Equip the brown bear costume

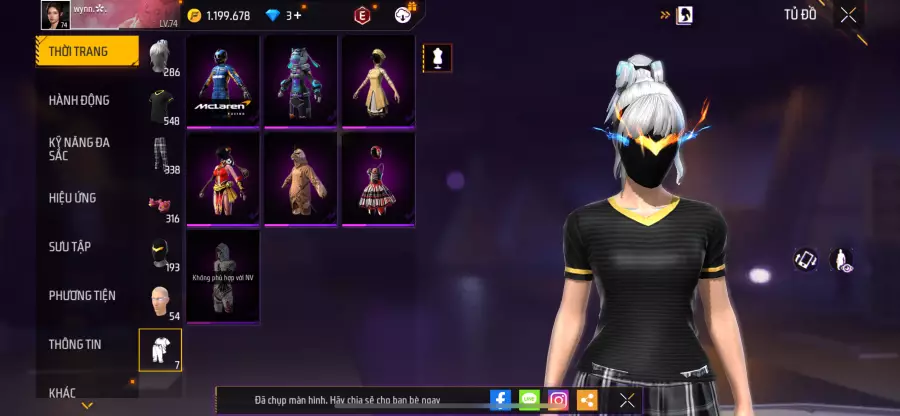[300, 178]
